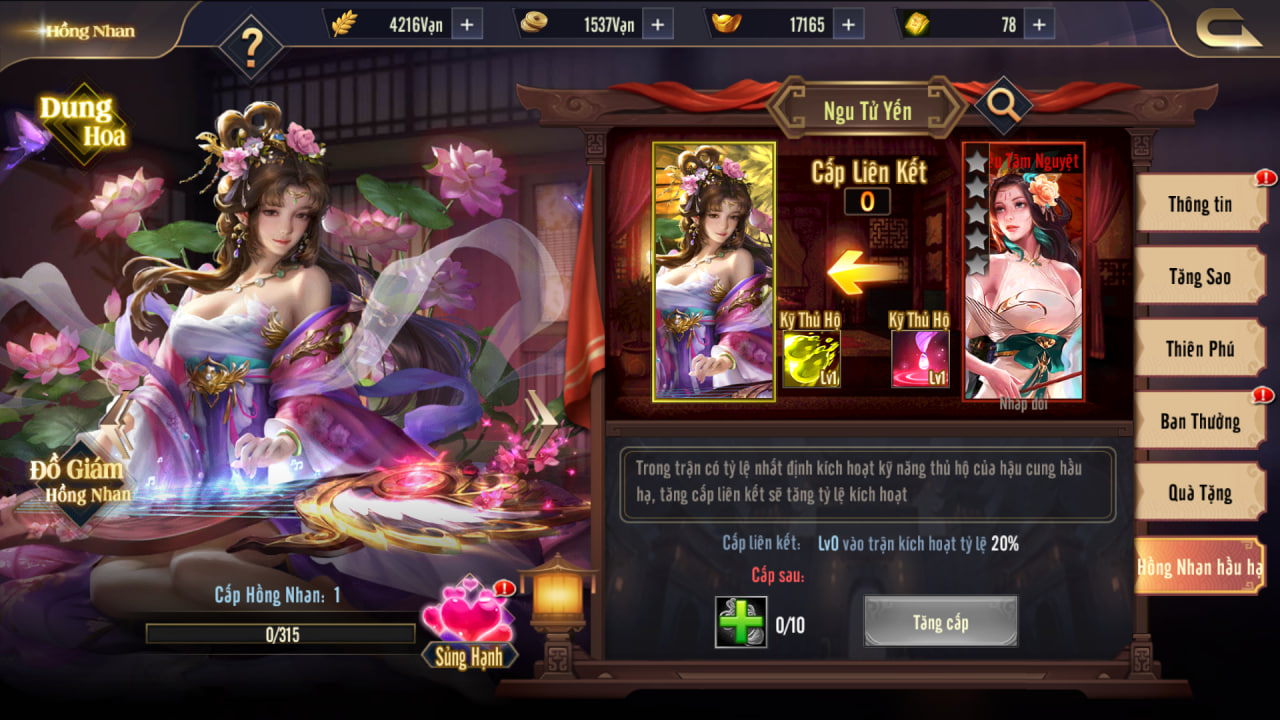View the pink guardian skill icon
The image size is (1280, 720).
[x=920, y=360]
